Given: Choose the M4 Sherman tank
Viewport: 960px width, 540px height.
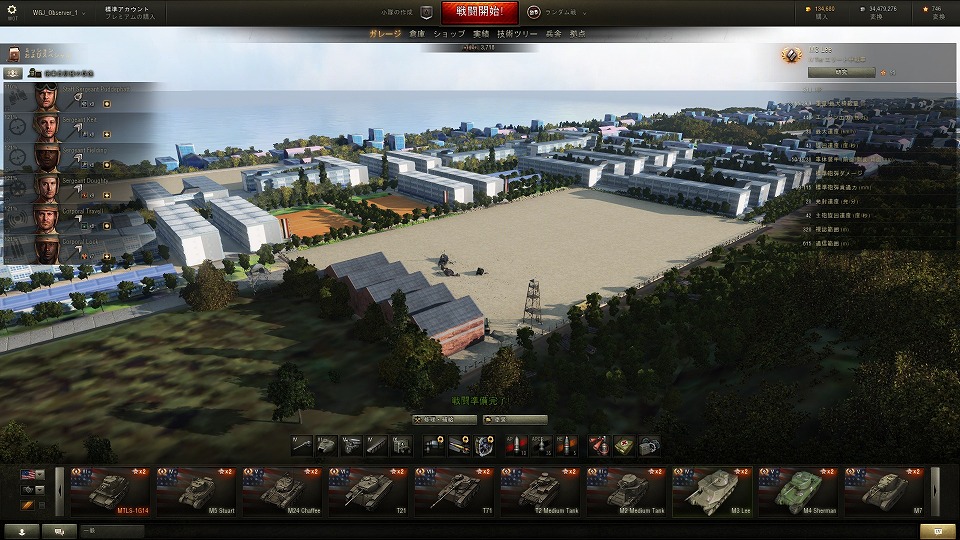Looking at the screenshot, I should [797, 490].
